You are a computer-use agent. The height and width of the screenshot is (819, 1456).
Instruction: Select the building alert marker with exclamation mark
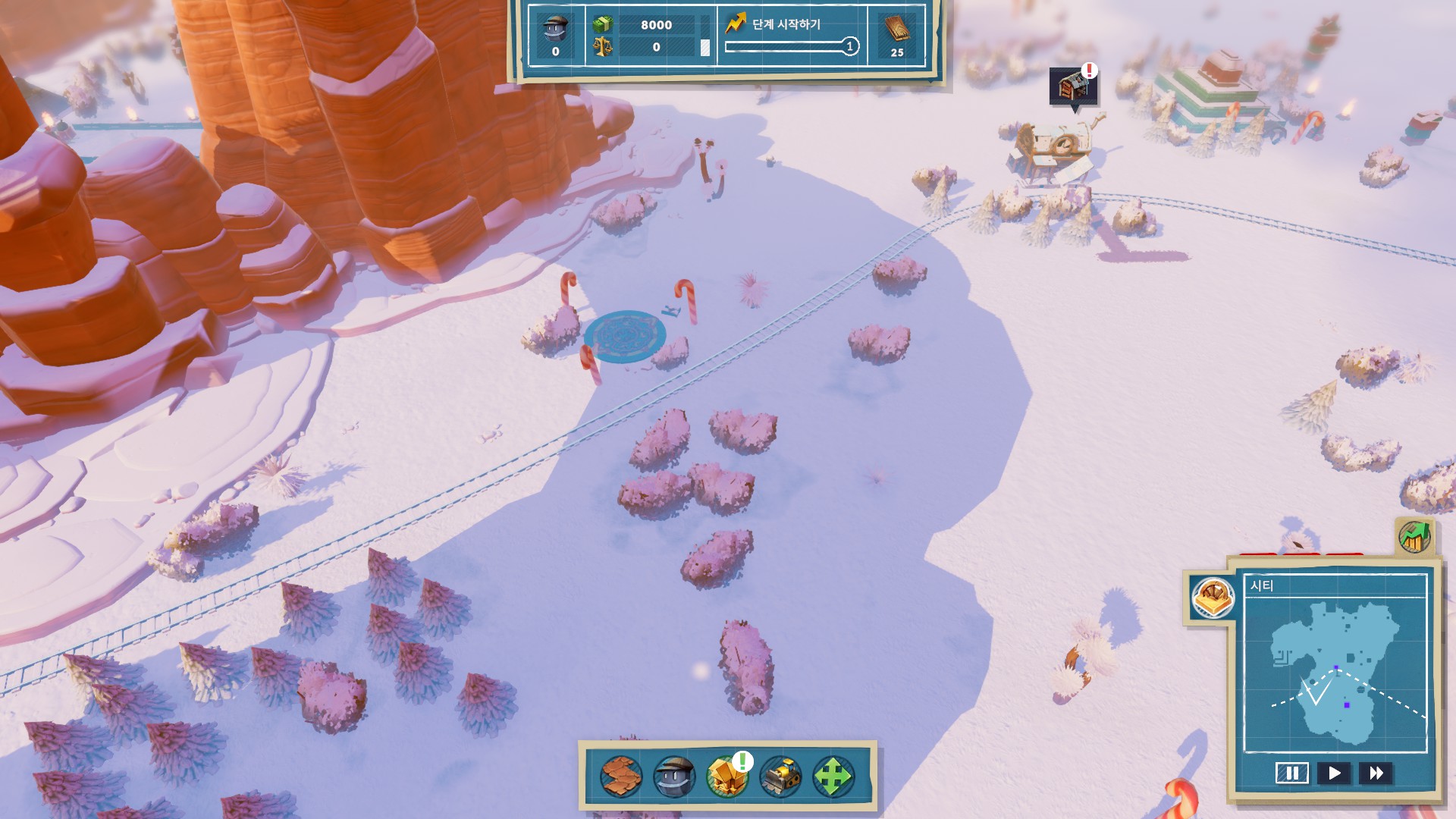click(1073, 85)
